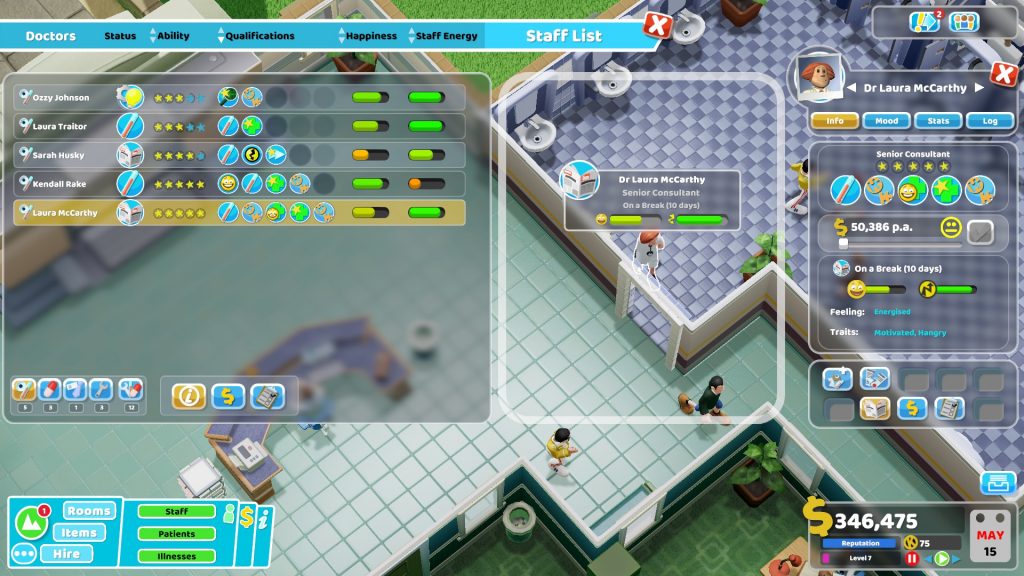Open the Rooms build menu
This screenshot has width=1024, height=576.
(x=91, y=511)
